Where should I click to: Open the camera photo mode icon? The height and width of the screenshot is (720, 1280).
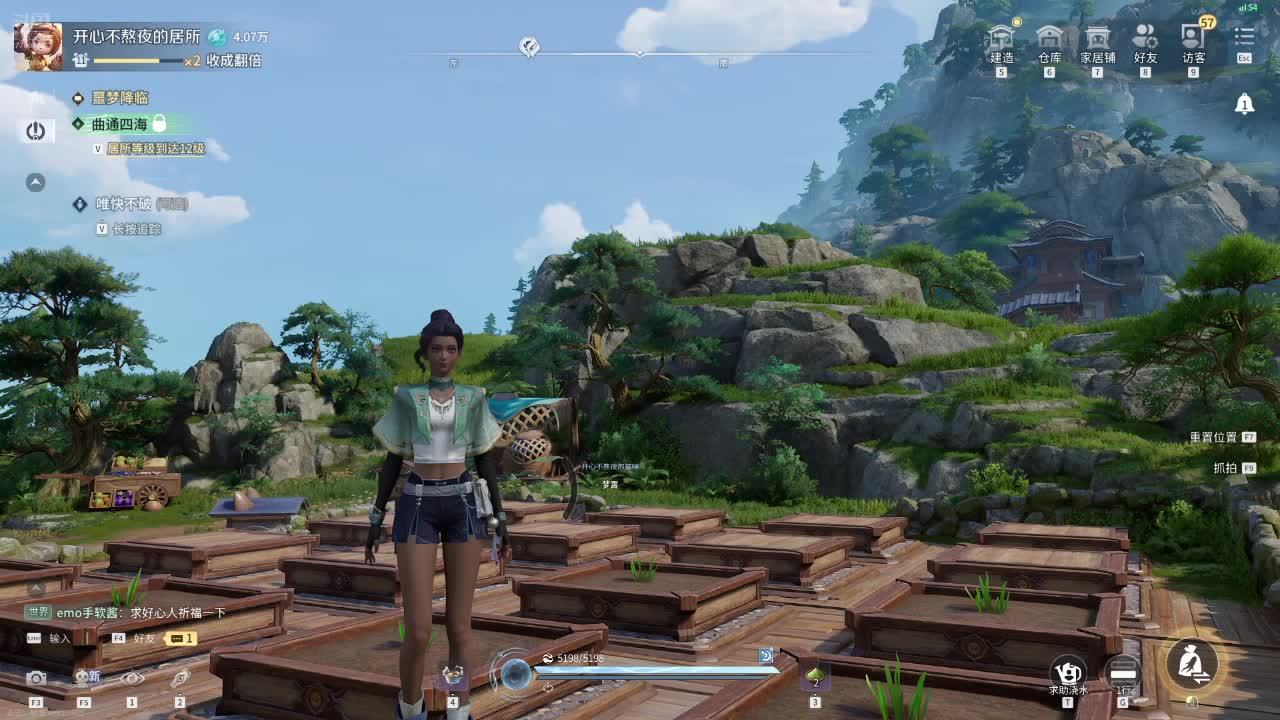(36, 678)
